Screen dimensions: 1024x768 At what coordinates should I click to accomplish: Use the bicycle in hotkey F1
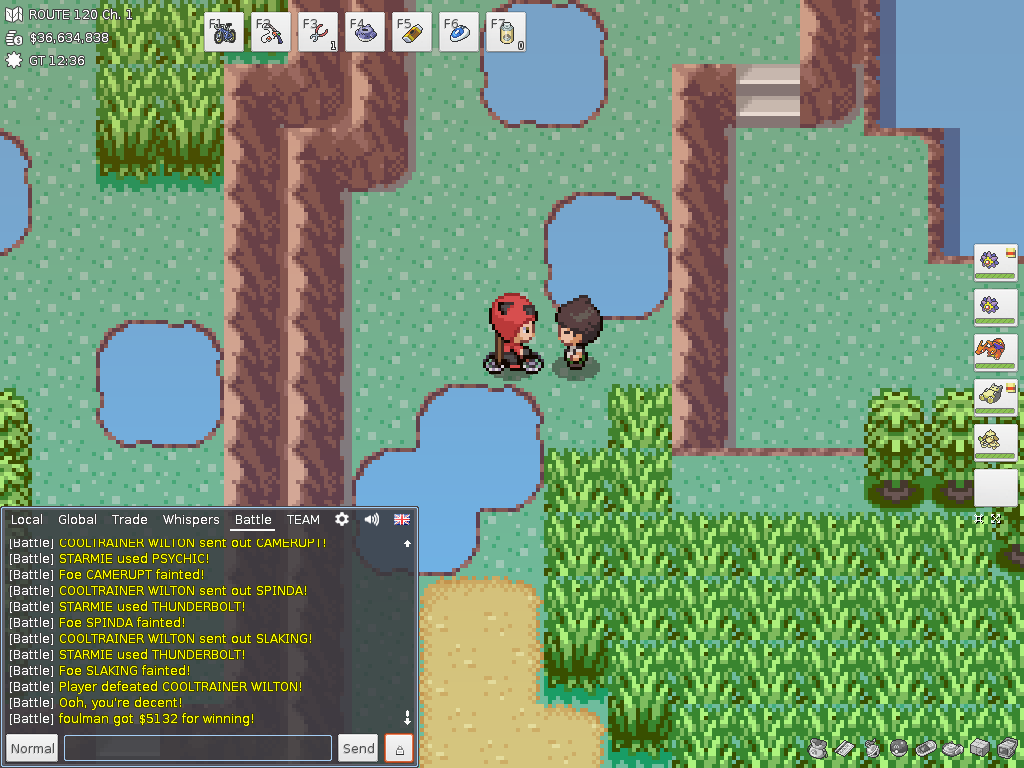click(224, 32)
